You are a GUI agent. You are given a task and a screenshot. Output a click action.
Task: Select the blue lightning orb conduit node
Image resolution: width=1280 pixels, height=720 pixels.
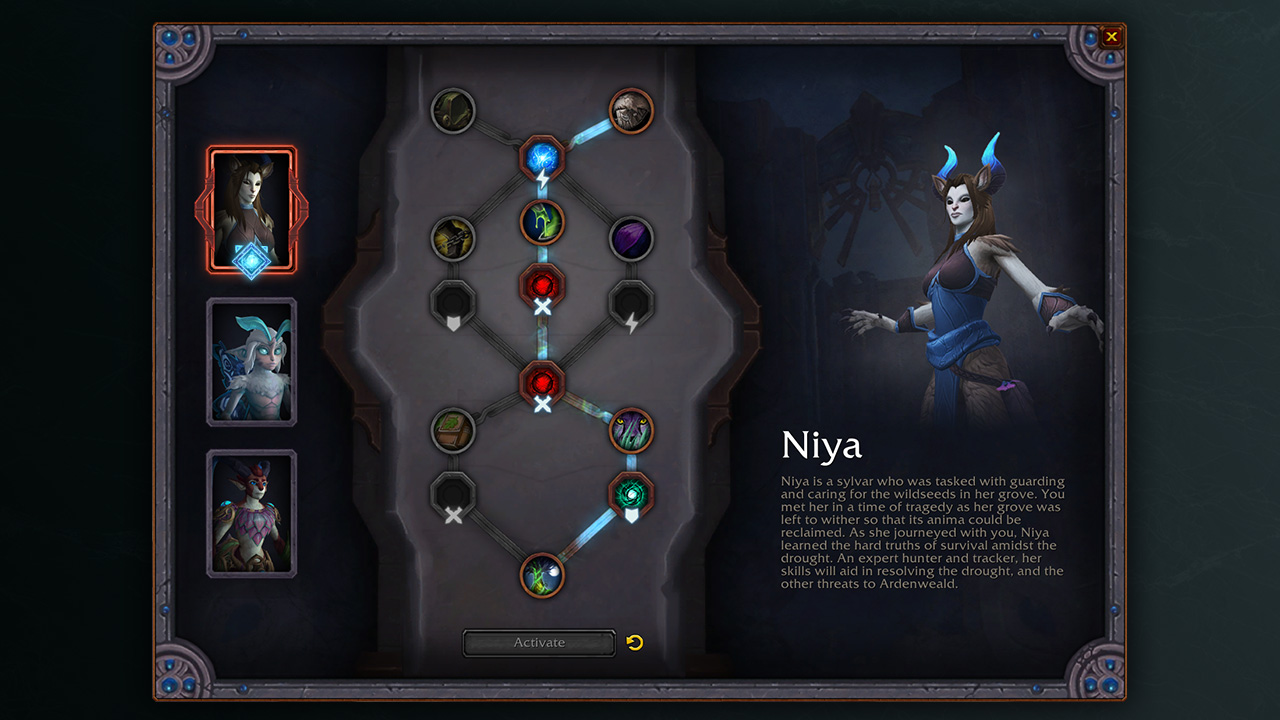point(543,158)
